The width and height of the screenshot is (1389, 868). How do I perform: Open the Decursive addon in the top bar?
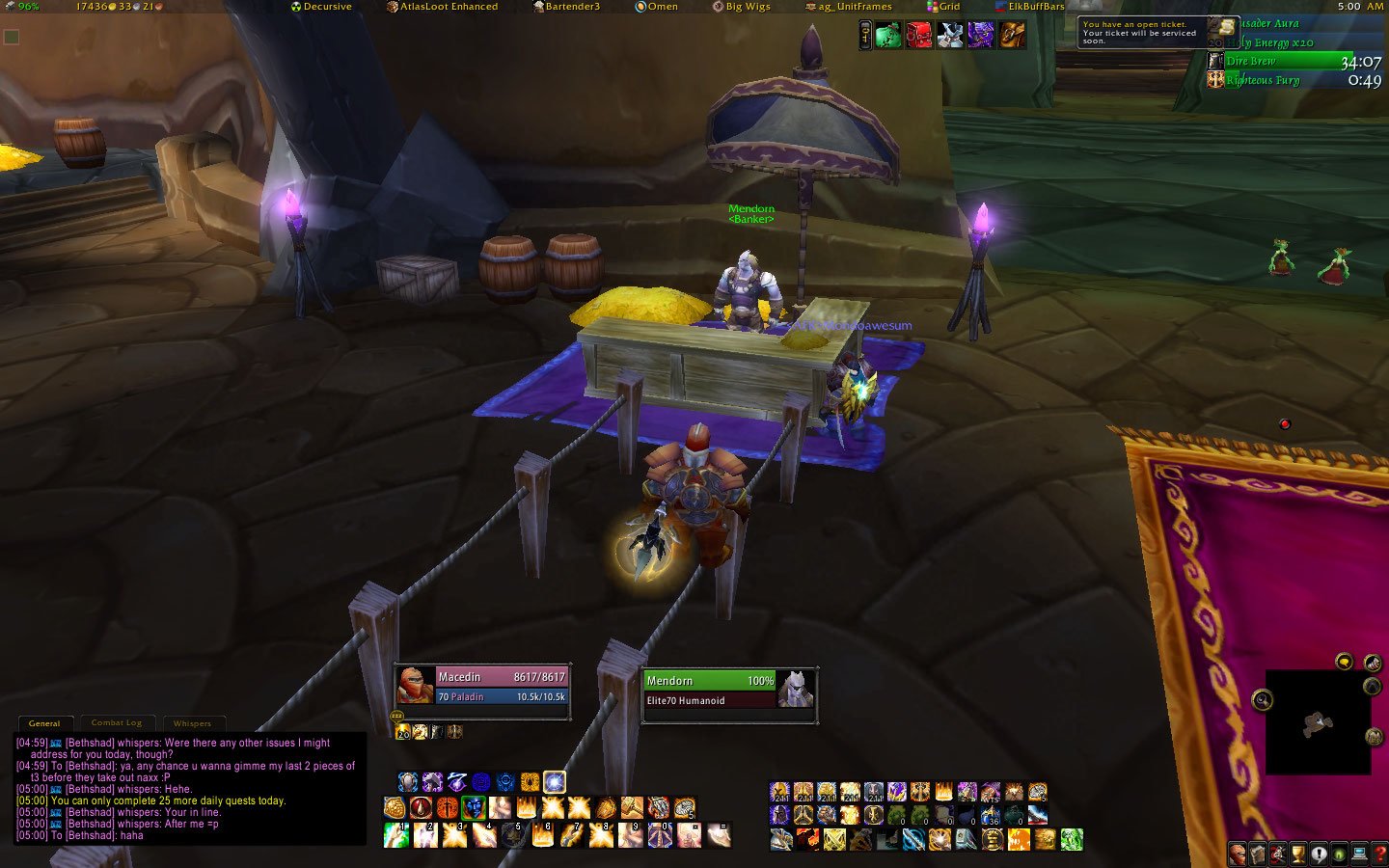click(x=321, y=7)
